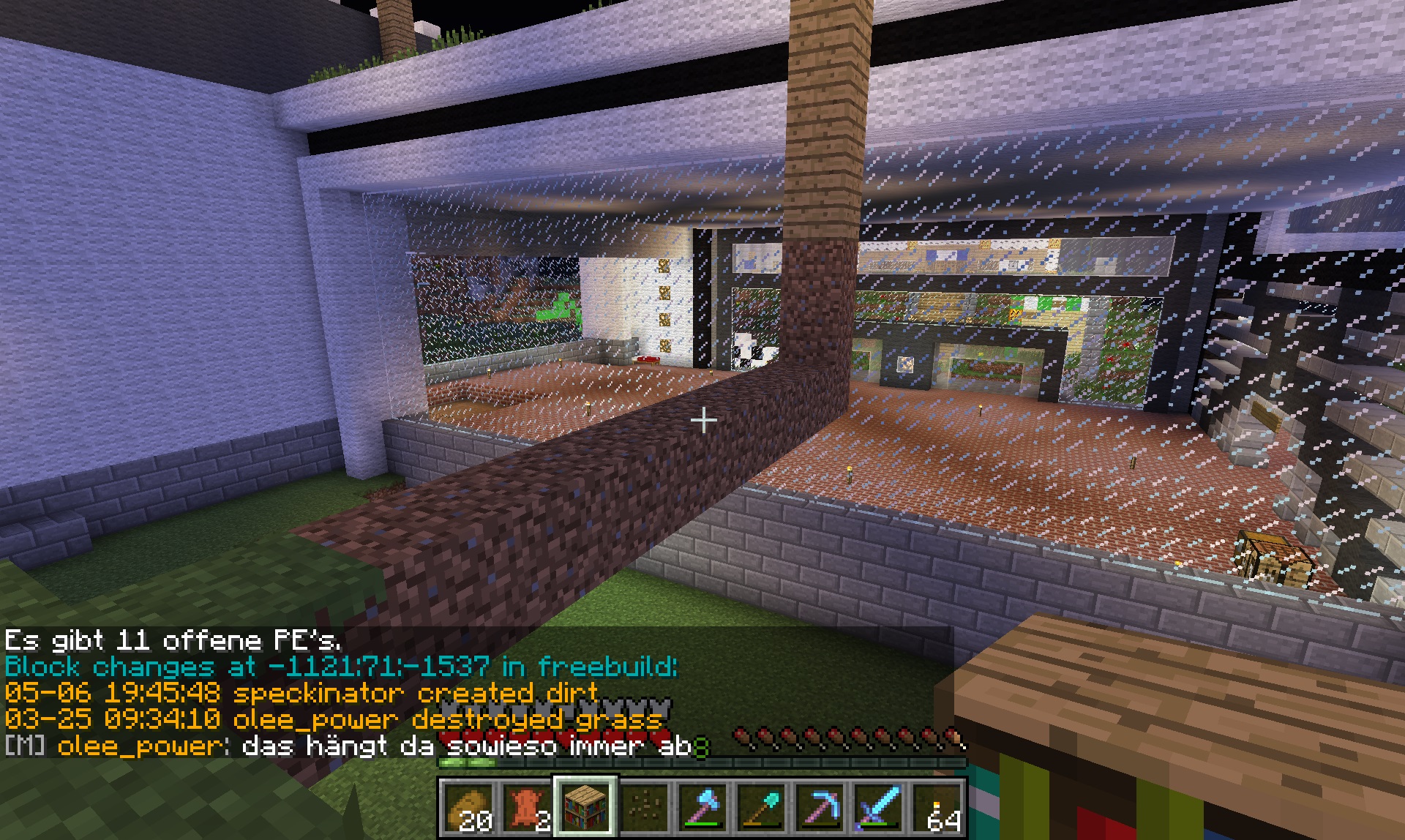Equip the diamond sword
The height and width of the screenshot is (840, 1405).
[x=879, y=808]
